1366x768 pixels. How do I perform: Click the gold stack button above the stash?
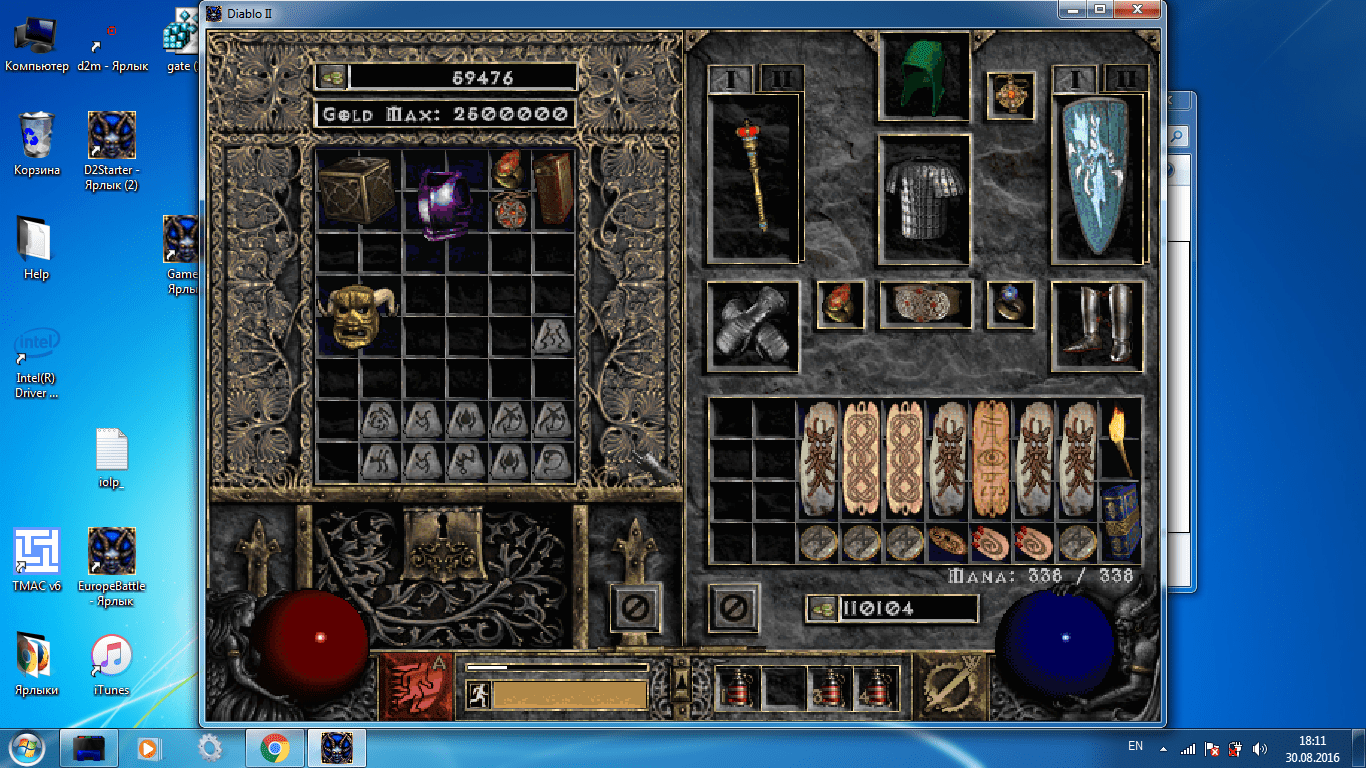pos(331,77)
